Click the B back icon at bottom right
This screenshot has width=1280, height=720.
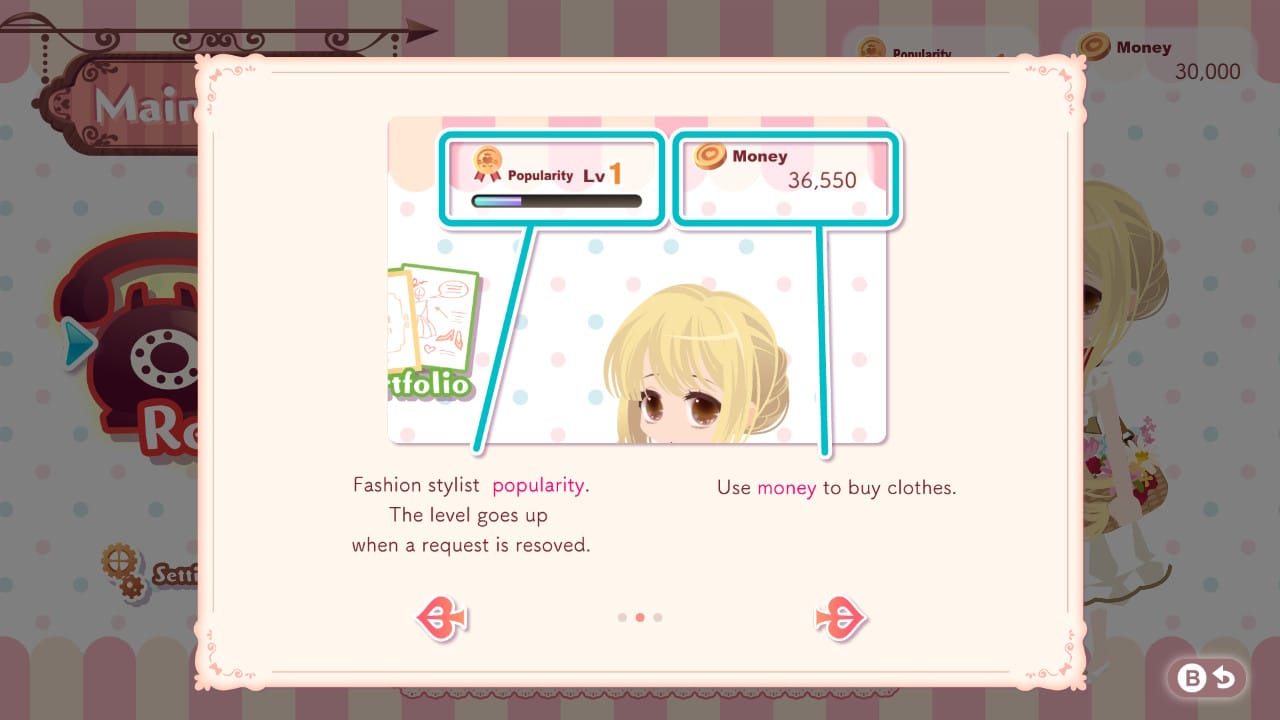pyautogui.click(x=1205, y=677)
